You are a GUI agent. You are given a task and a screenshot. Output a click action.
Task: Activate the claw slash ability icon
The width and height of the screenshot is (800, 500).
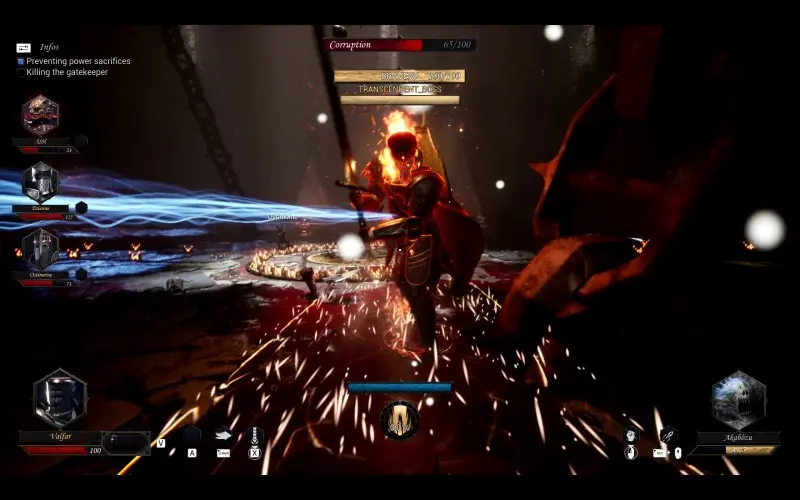667,435
